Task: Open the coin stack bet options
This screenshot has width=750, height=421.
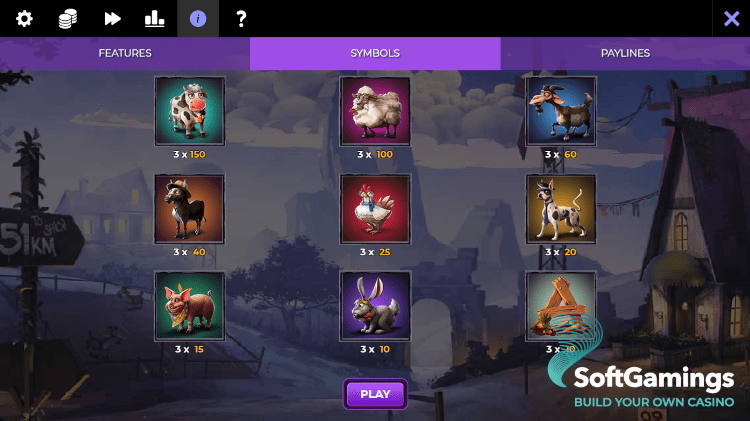Action: (67, 18)
